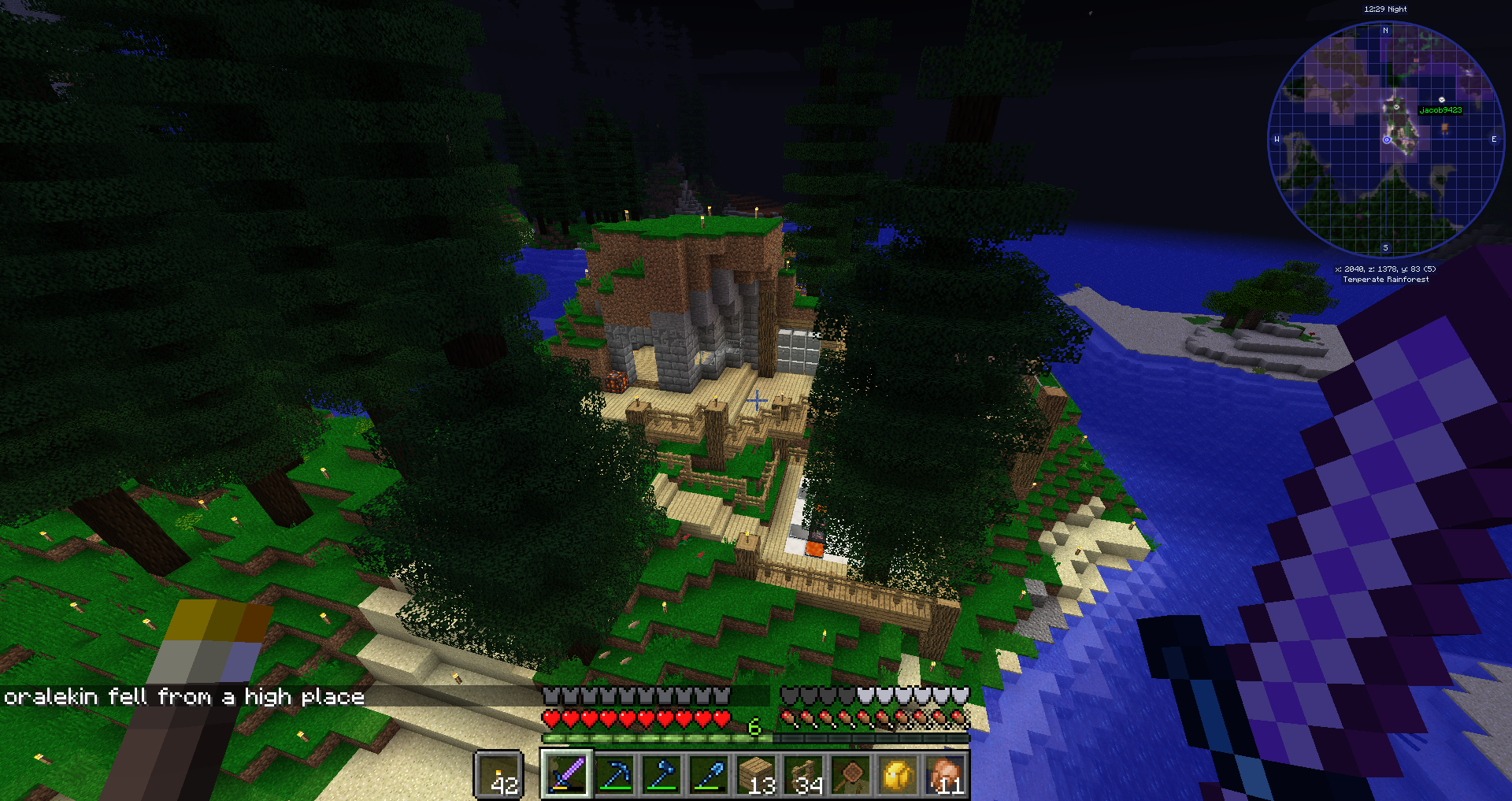This screenshot has width=1512, height=801.
Task: Choose the golden helmet hotbar slot
Action: [899, 775]
